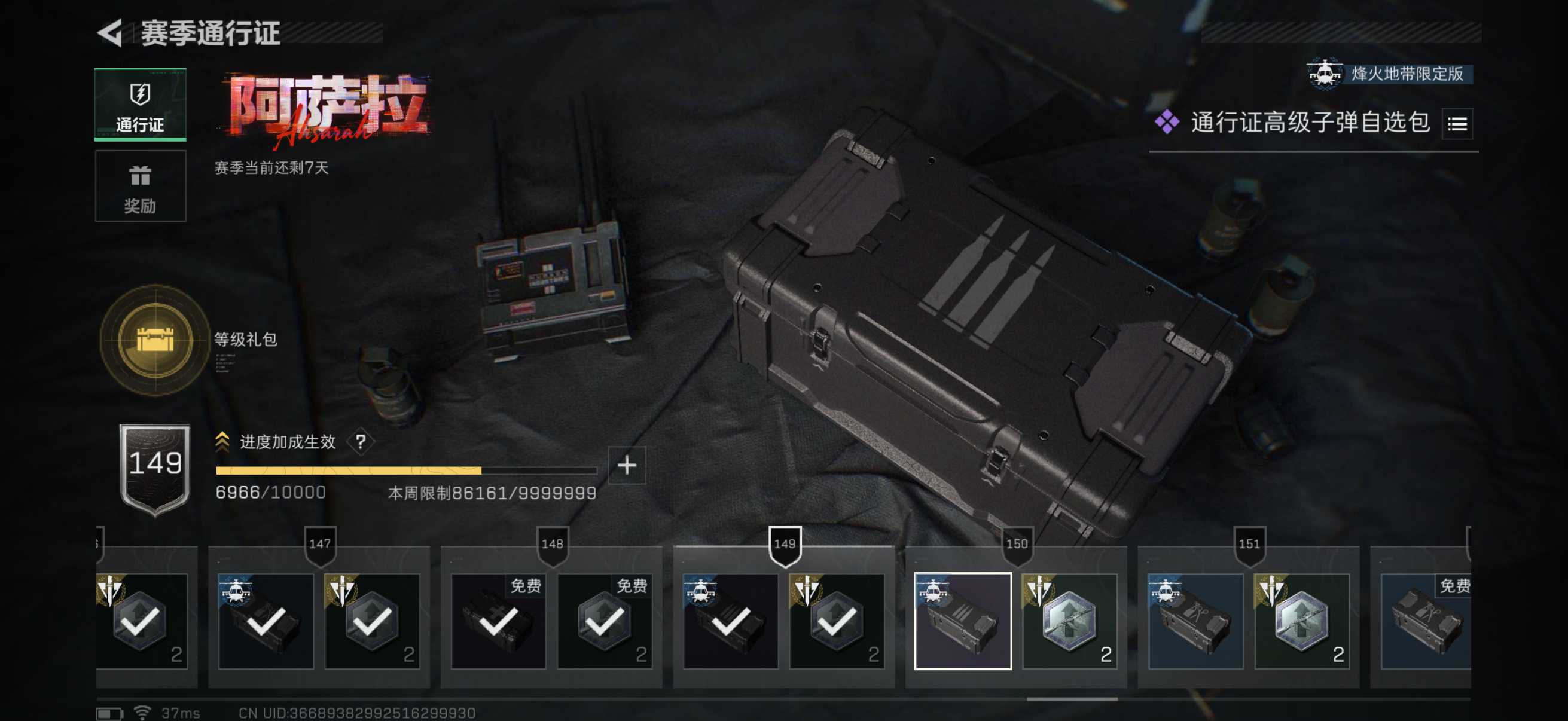This screenshot has width=1568, height=721.
Task: Show the 进度加成生效 question mark help
Action: tap(361, 442)
